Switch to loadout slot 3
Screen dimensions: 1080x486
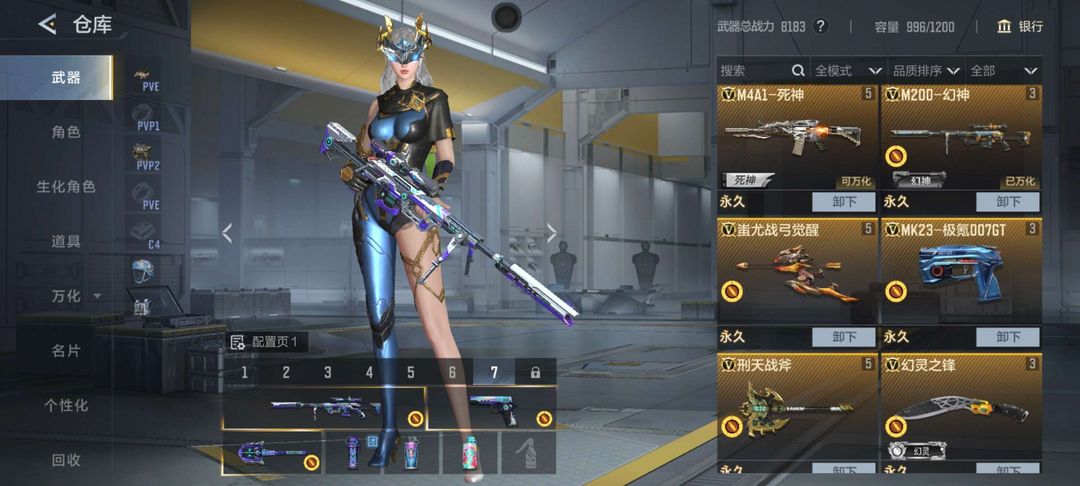327,372
